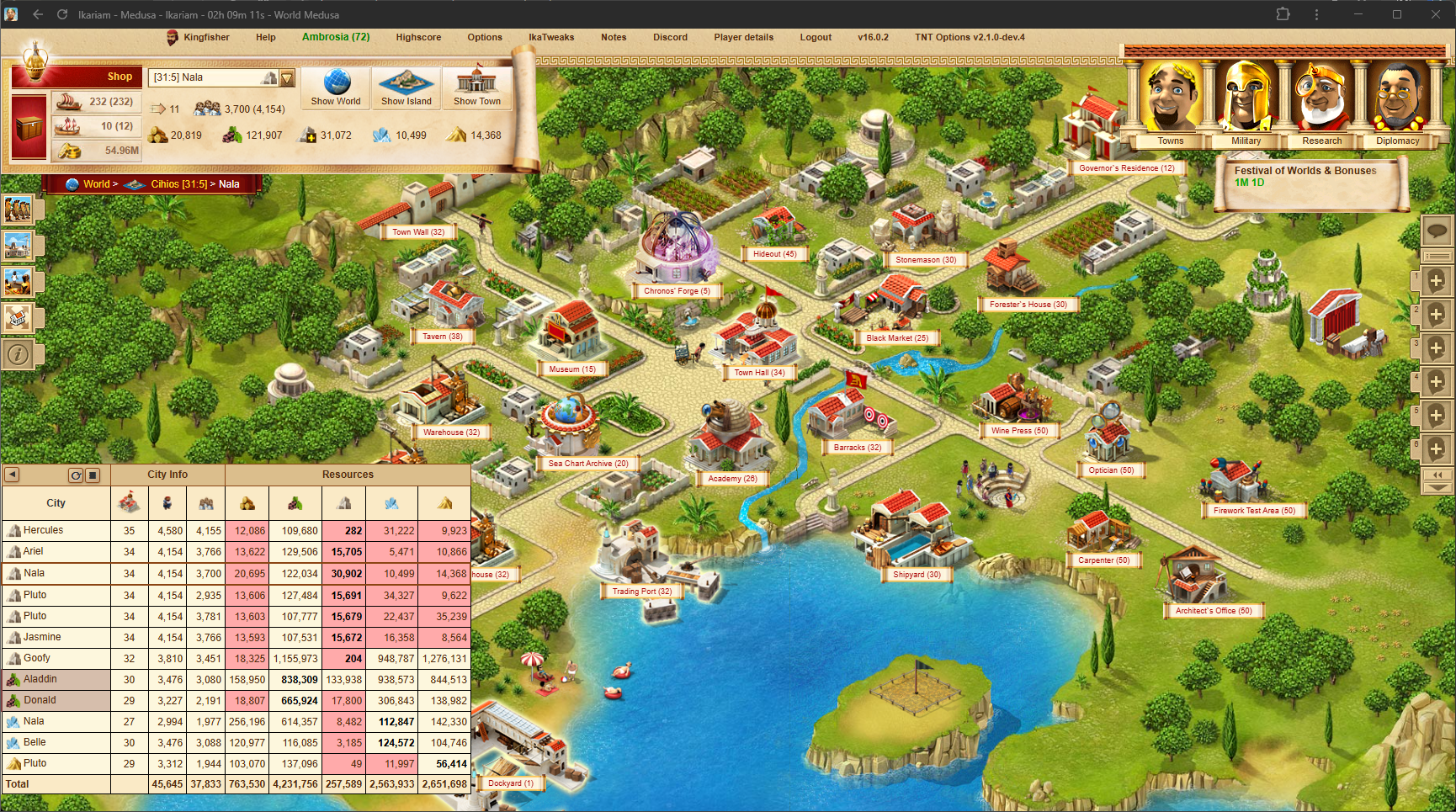
Task: Open the Options menu
Action: click(485, 37)
